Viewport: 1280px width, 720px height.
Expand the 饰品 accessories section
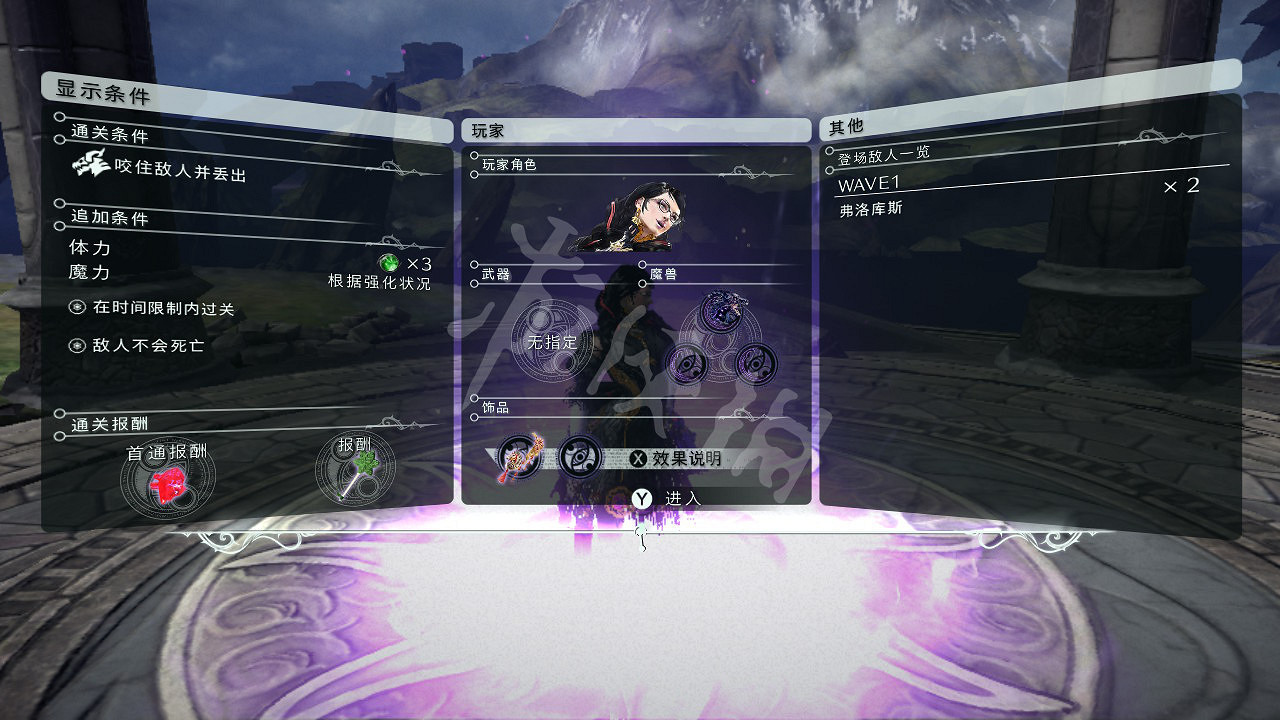click(x=496, y=410)
